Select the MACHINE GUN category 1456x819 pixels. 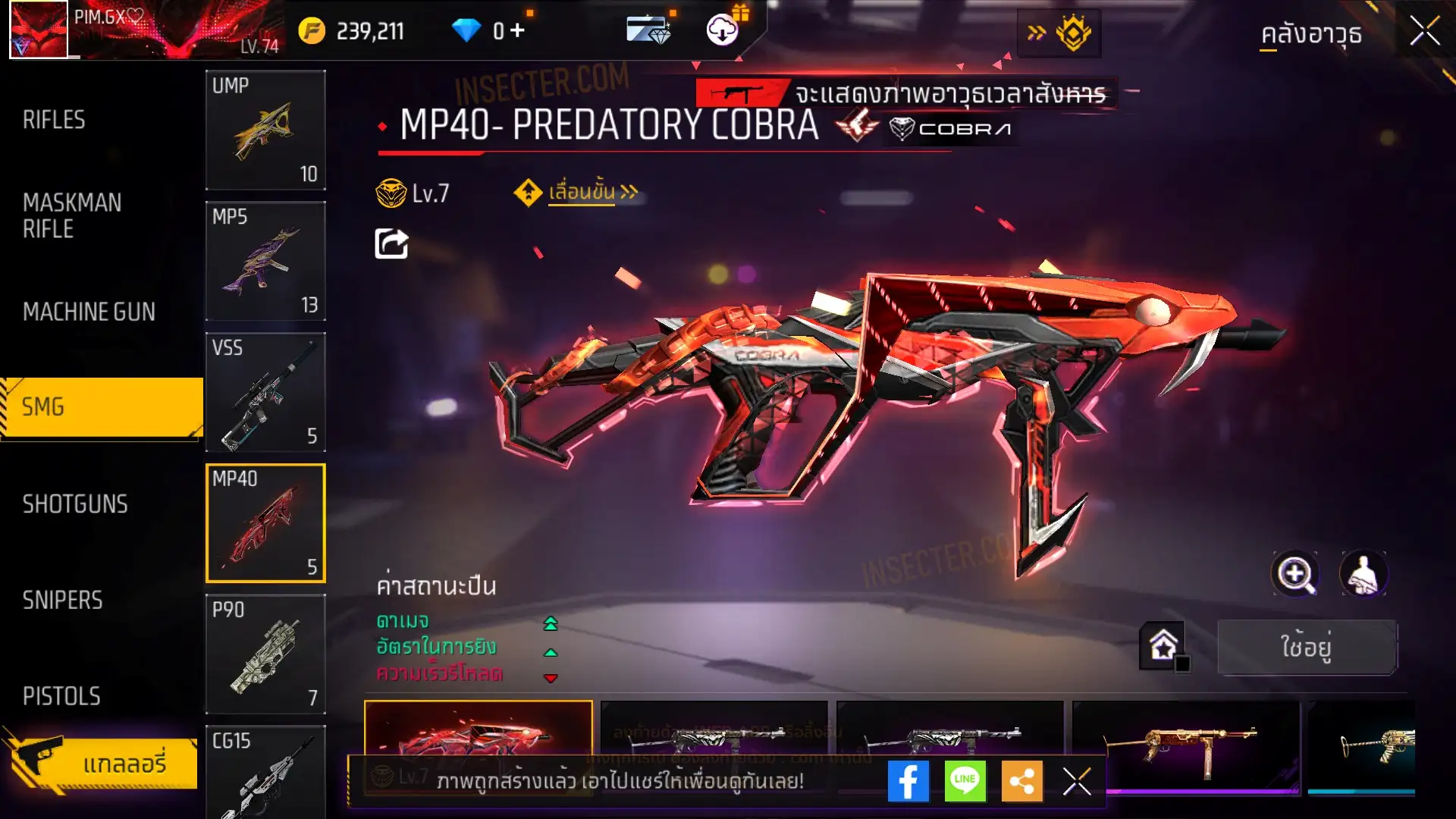pyautogui.click(x=89, y=312)
